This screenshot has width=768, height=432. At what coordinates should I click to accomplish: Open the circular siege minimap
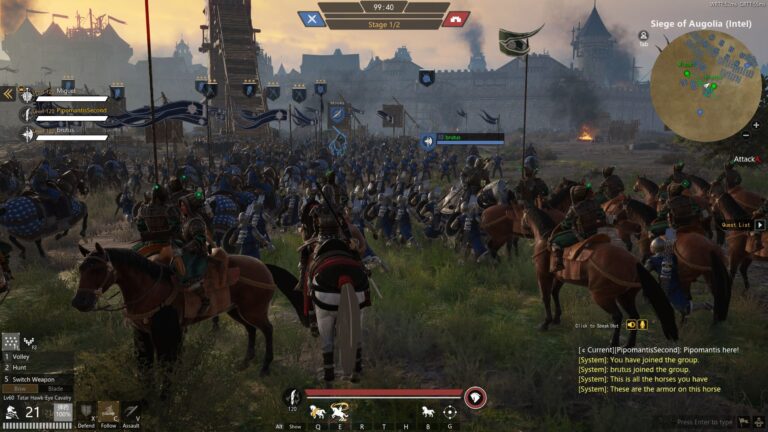705,84
